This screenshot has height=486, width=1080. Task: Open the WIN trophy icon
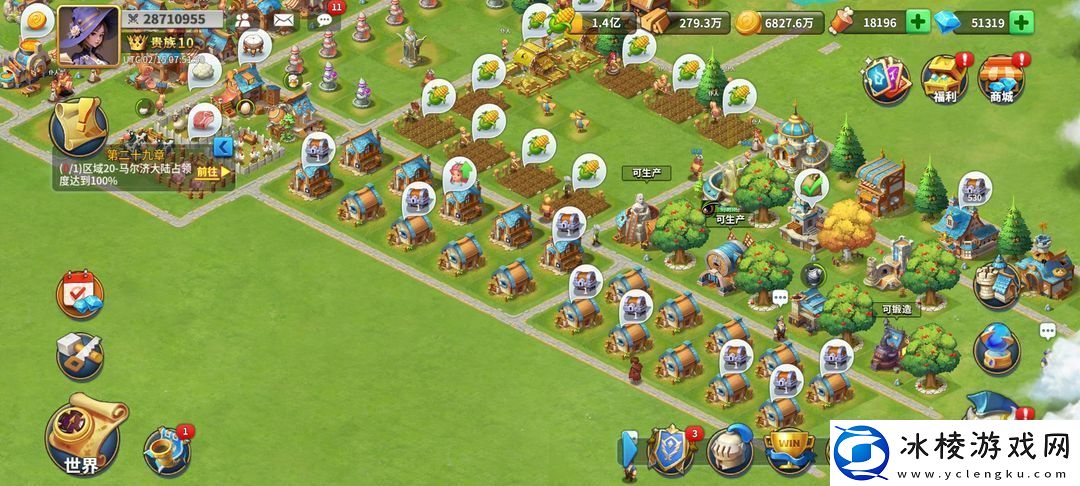(788, 450)
